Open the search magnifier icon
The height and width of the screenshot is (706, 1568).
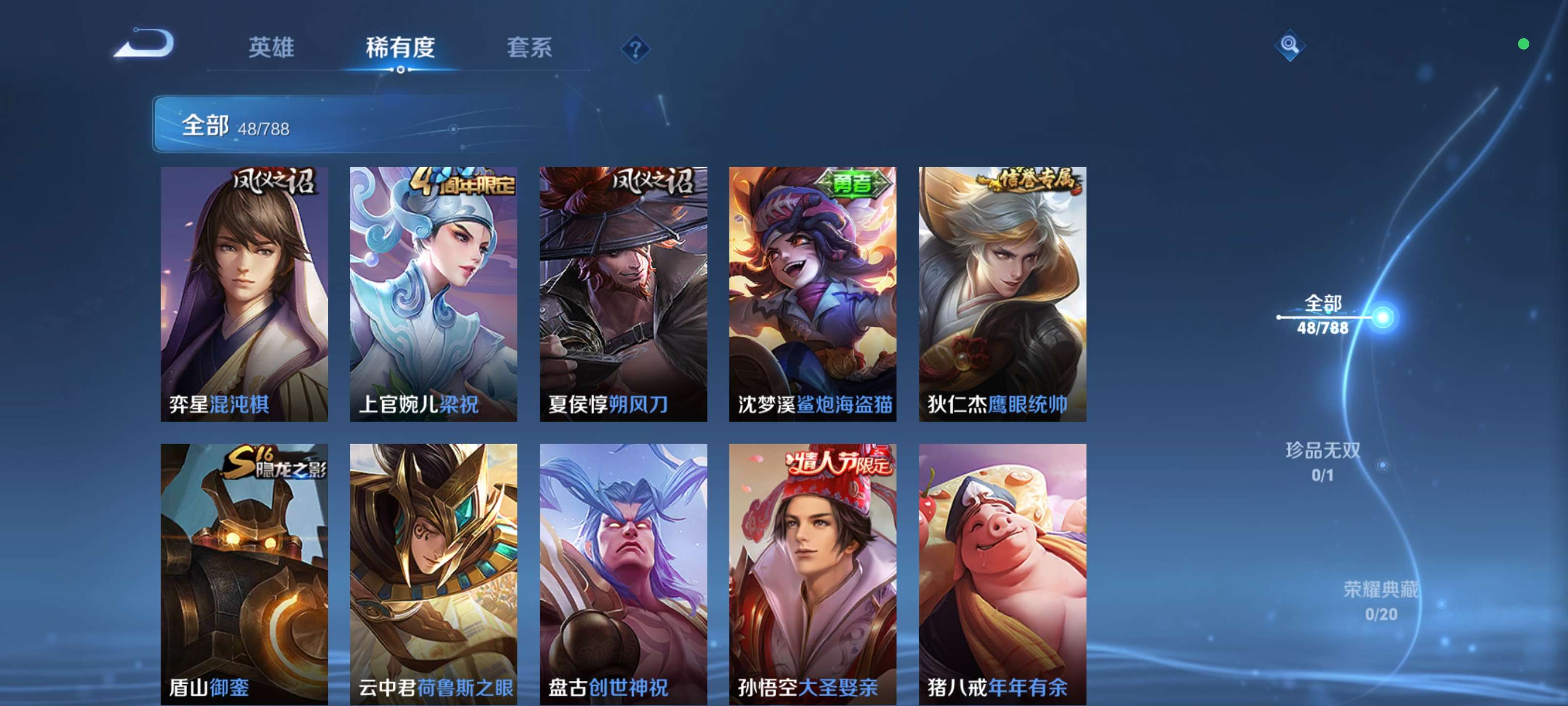[1290, 45]
